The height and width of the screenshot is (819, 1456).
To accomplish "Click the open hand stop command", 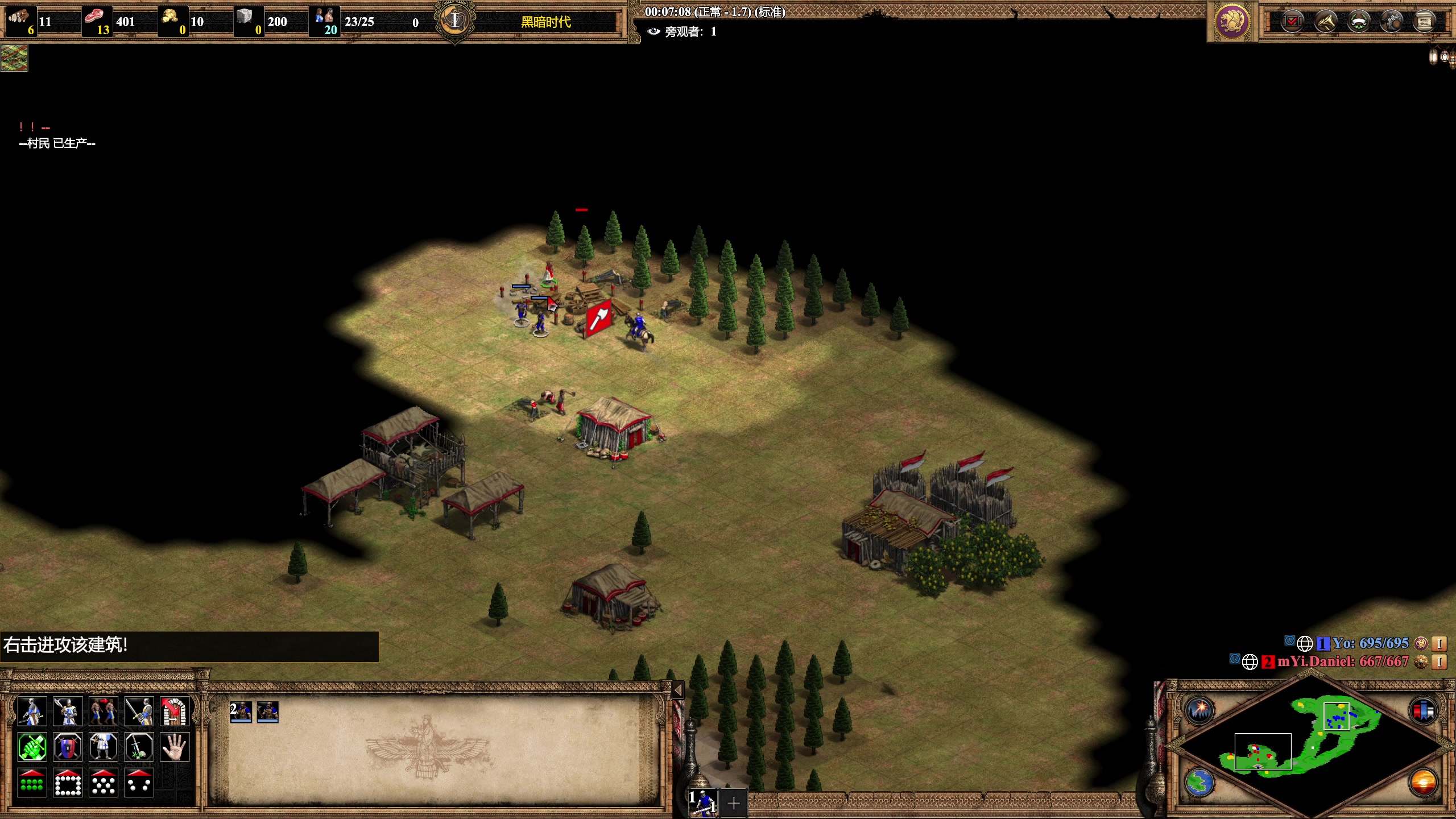I will tap(175, 747).
